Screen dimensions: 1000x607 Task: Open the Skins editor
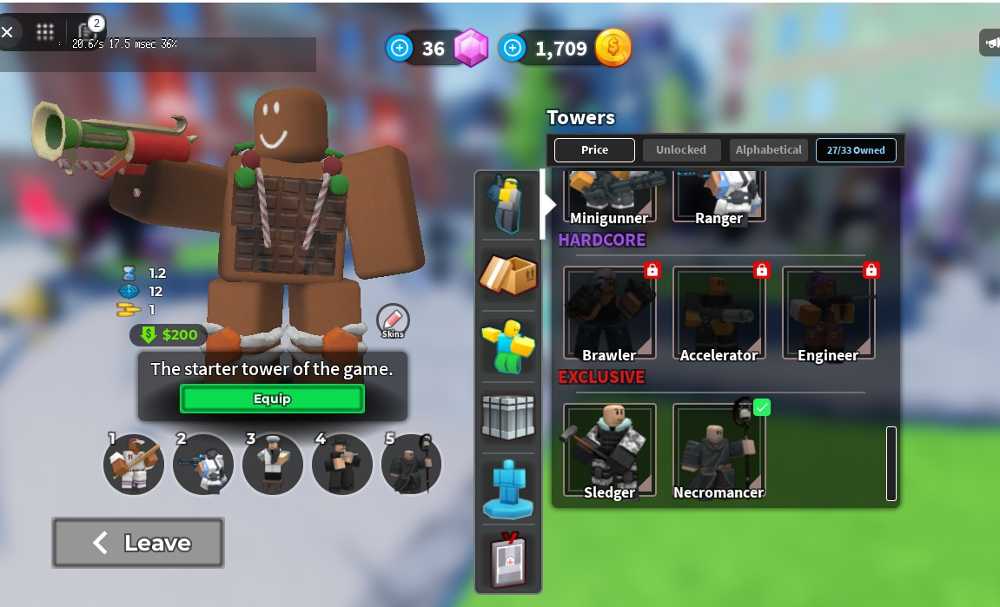(x=392, y=320)
